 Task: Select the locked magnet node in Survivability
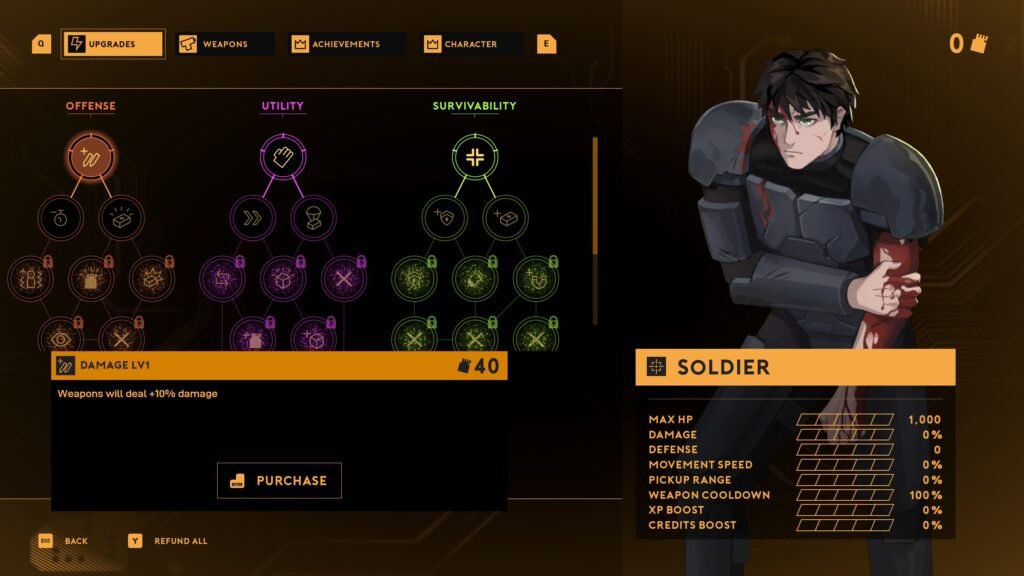[535, 278]
